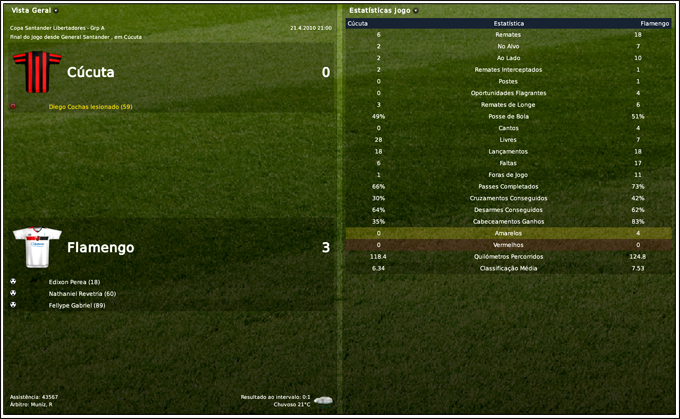Open injured player Diego Cochas
The image size is (680, 419).
(x=90, y=106)
